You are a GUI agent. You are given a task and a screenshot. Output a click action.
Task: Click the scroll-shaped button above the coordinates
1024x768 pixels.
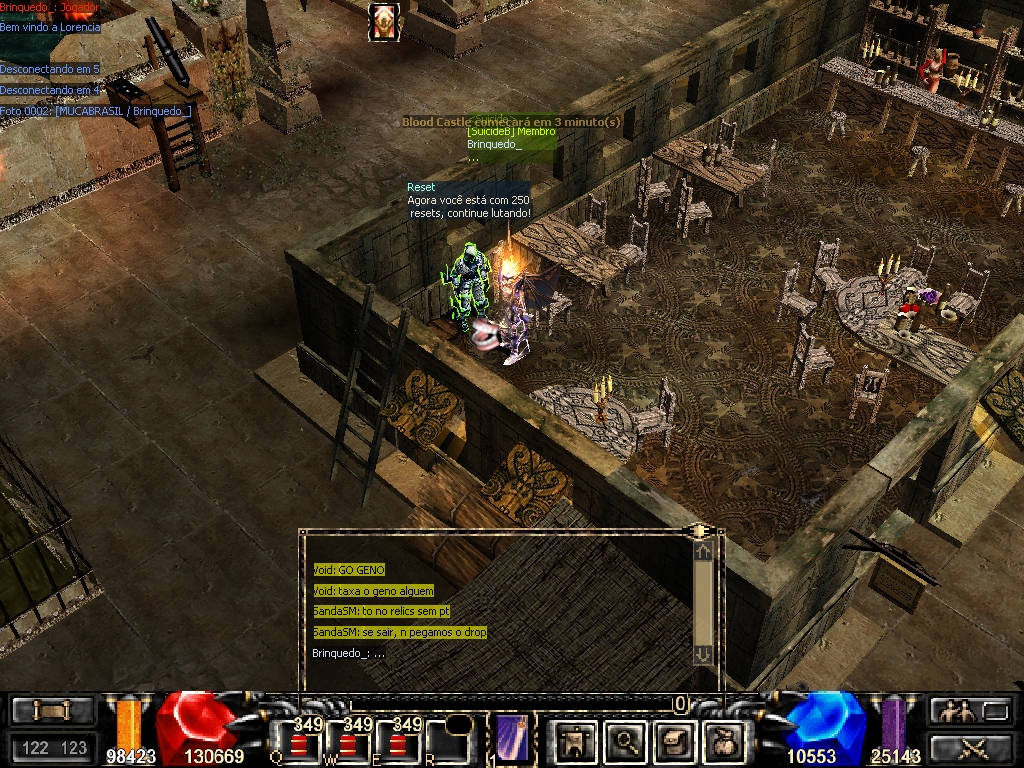pos(52,711)
